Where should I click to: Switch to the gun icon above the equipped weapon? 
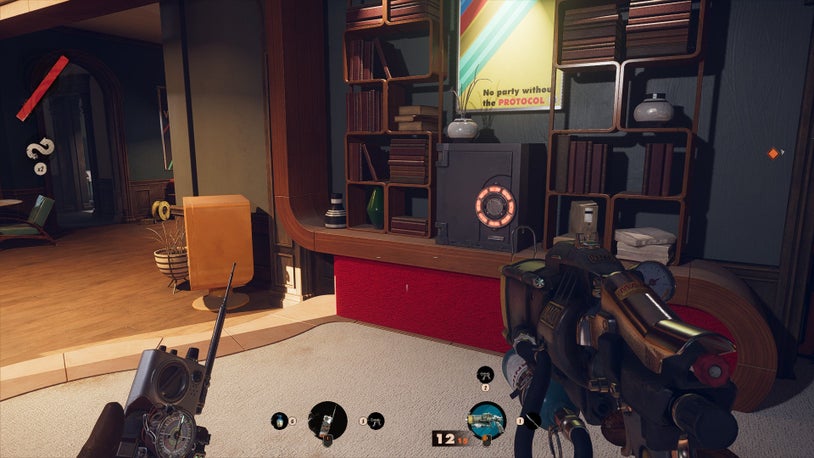(486, 375)
